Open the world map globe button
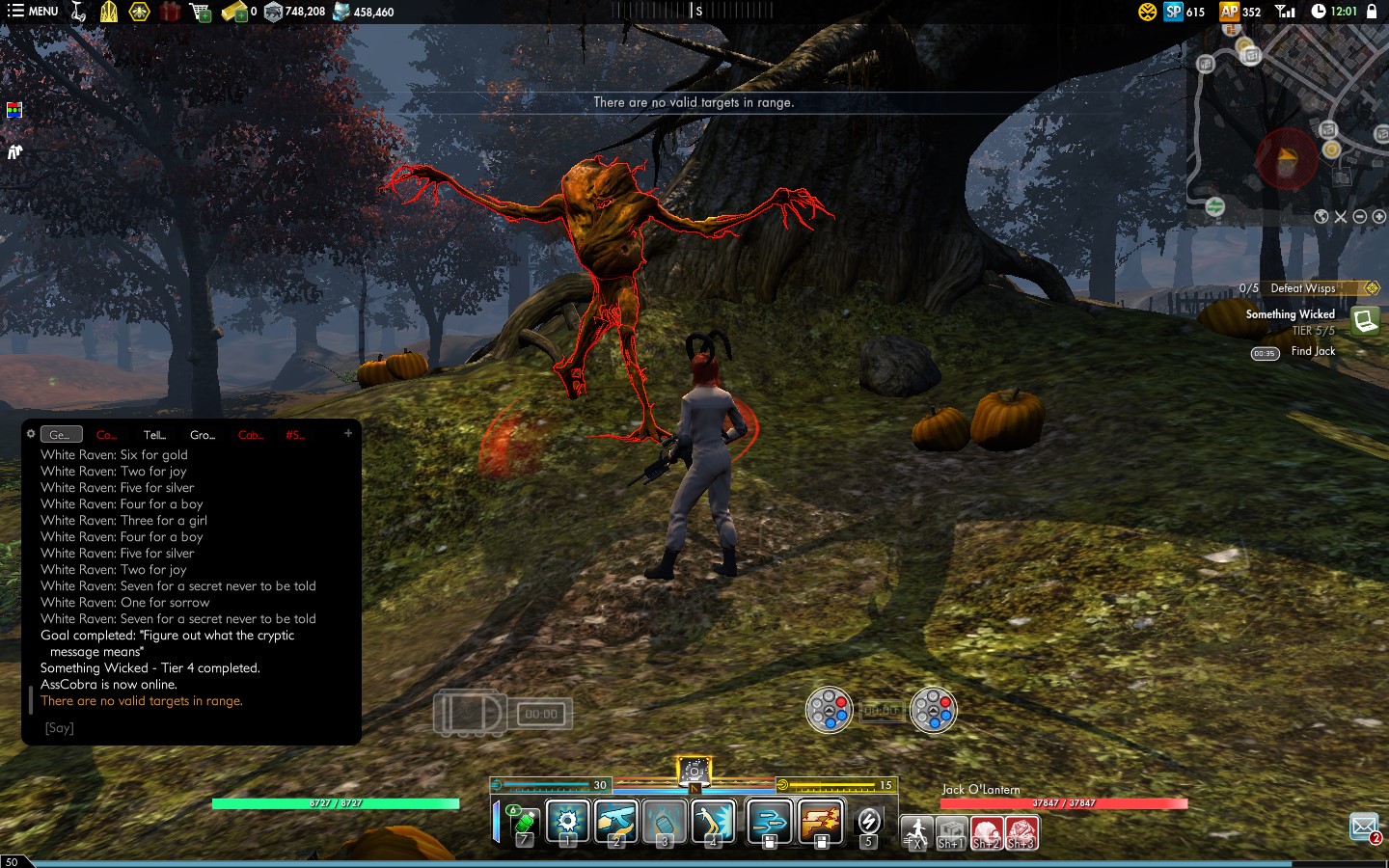 click(1321, 216)
